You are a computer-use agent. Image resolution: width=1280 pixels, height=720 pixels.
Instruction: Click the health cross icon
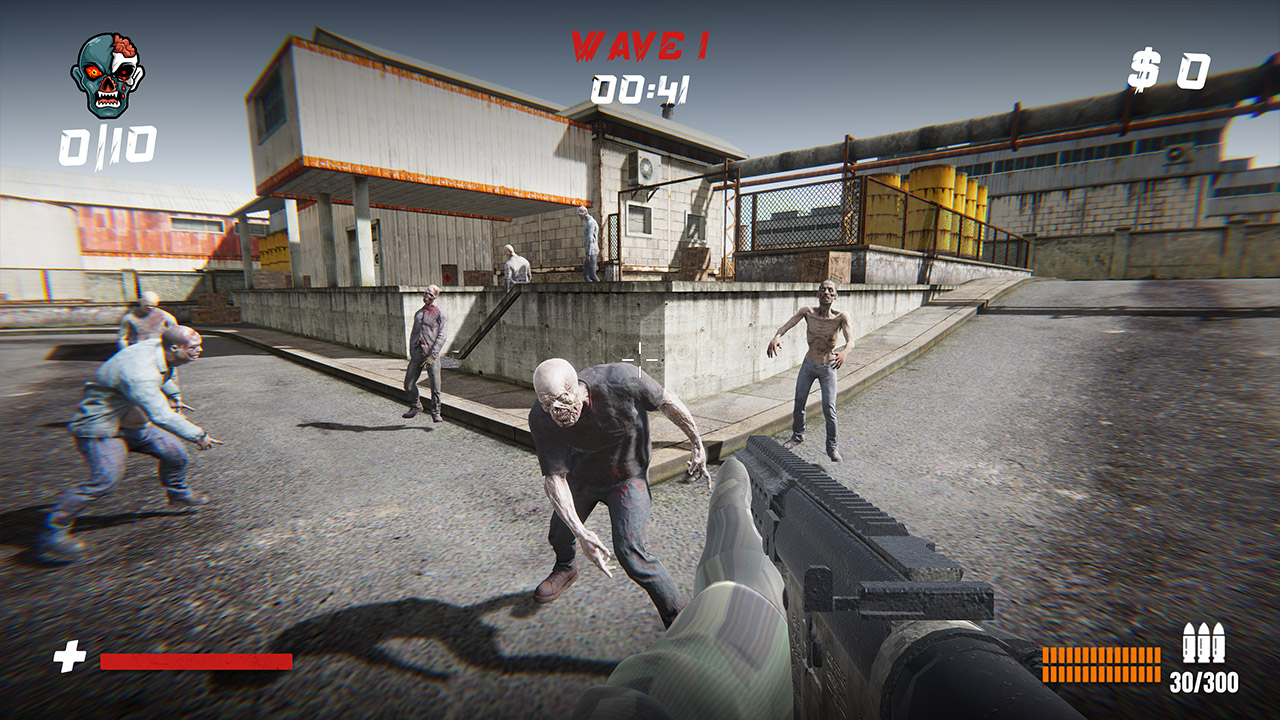pyautogui.click(x=66, y=655)
